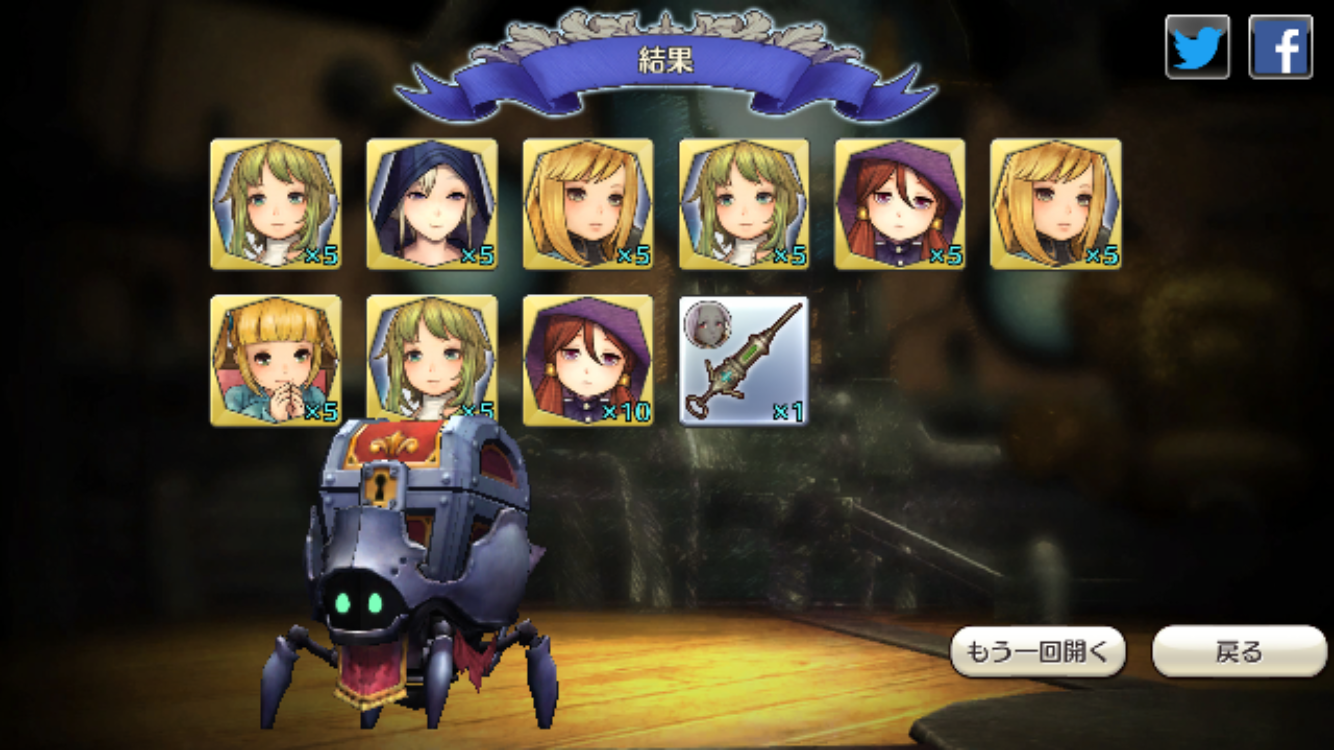This screenshot has width=1334, height=750.
Task: Open the chest again with もう一回開く
Action: [1037, 652]
